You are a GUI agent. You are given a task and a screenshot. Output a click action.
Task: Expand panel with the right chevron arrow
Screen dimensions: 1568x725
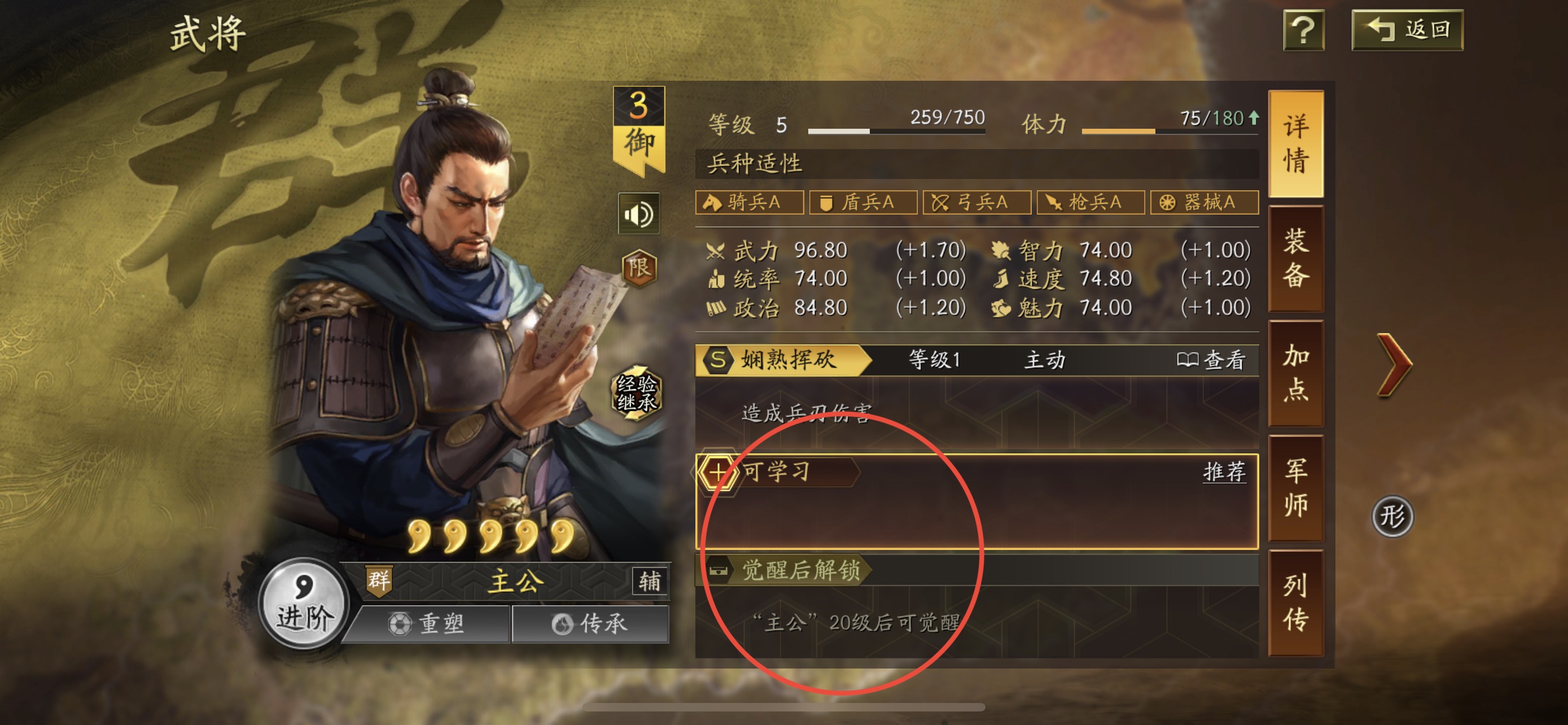point(1394,366)
